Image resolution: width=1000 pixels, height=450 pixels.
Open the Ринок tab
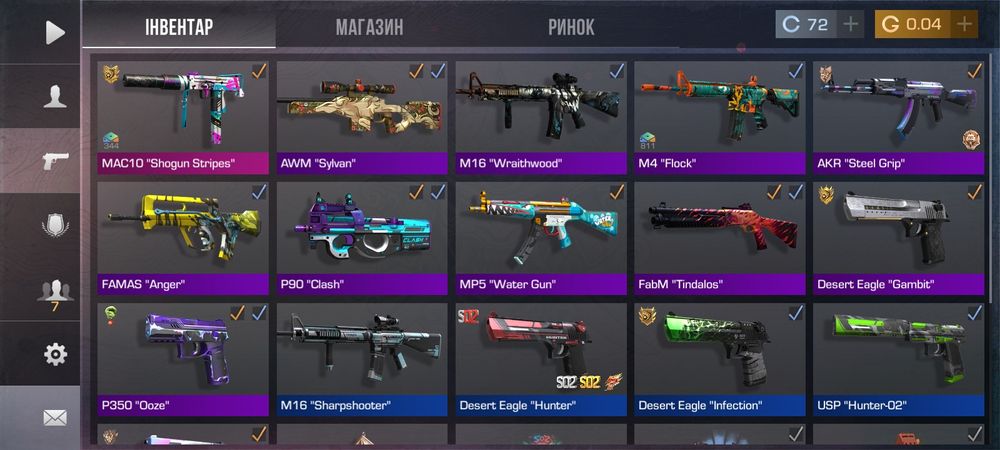pos(571,27)
